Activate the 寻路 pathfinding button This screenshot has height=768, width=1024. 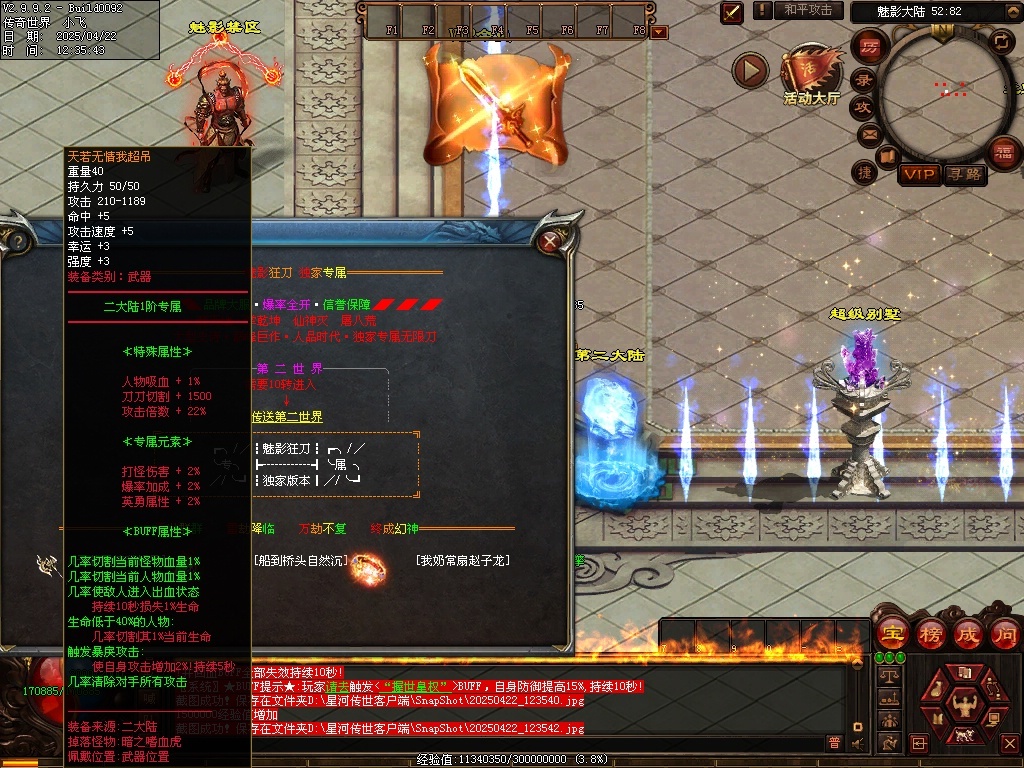[965, 174]
